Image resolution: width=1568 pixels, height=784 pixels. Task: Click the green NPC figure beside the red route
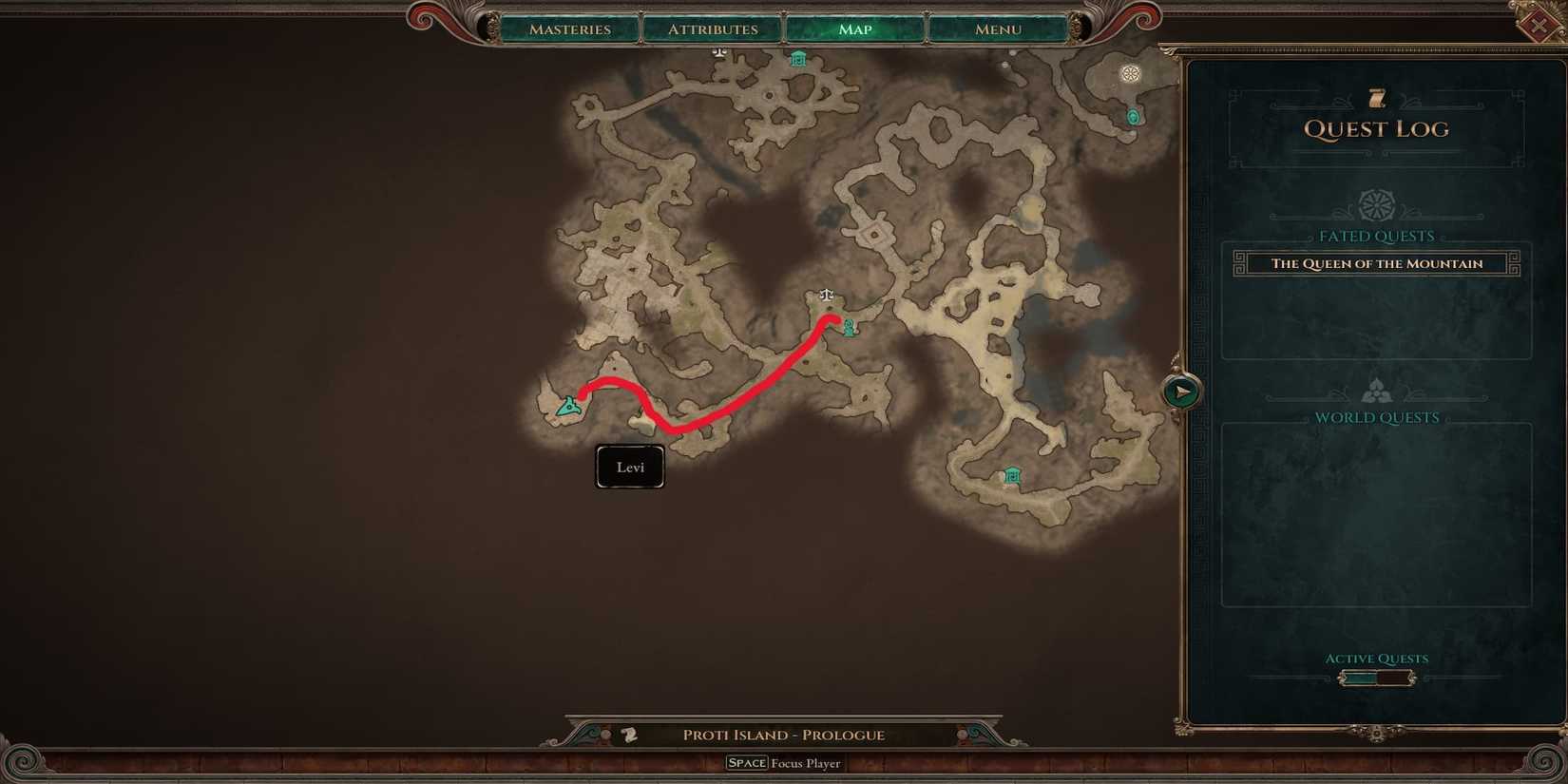click(x=848, y=328)
